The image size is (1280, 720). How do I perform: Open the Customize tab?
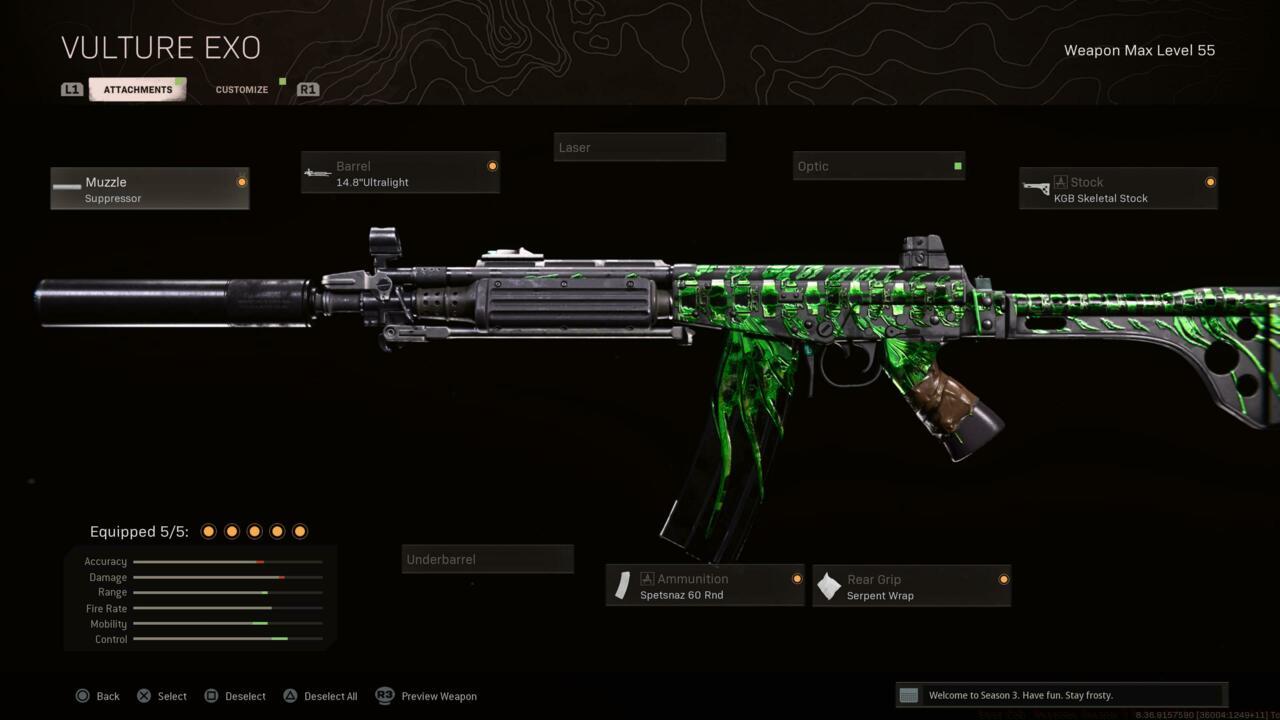[242, 90]
